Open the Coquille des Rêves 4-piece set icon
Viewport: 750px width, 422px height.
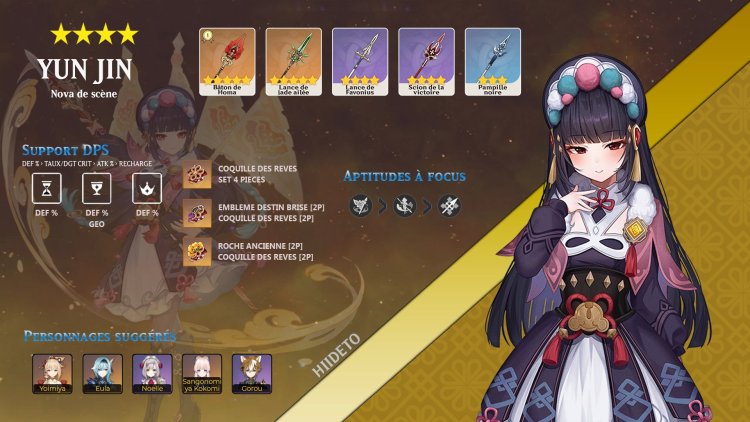point(198,175)
